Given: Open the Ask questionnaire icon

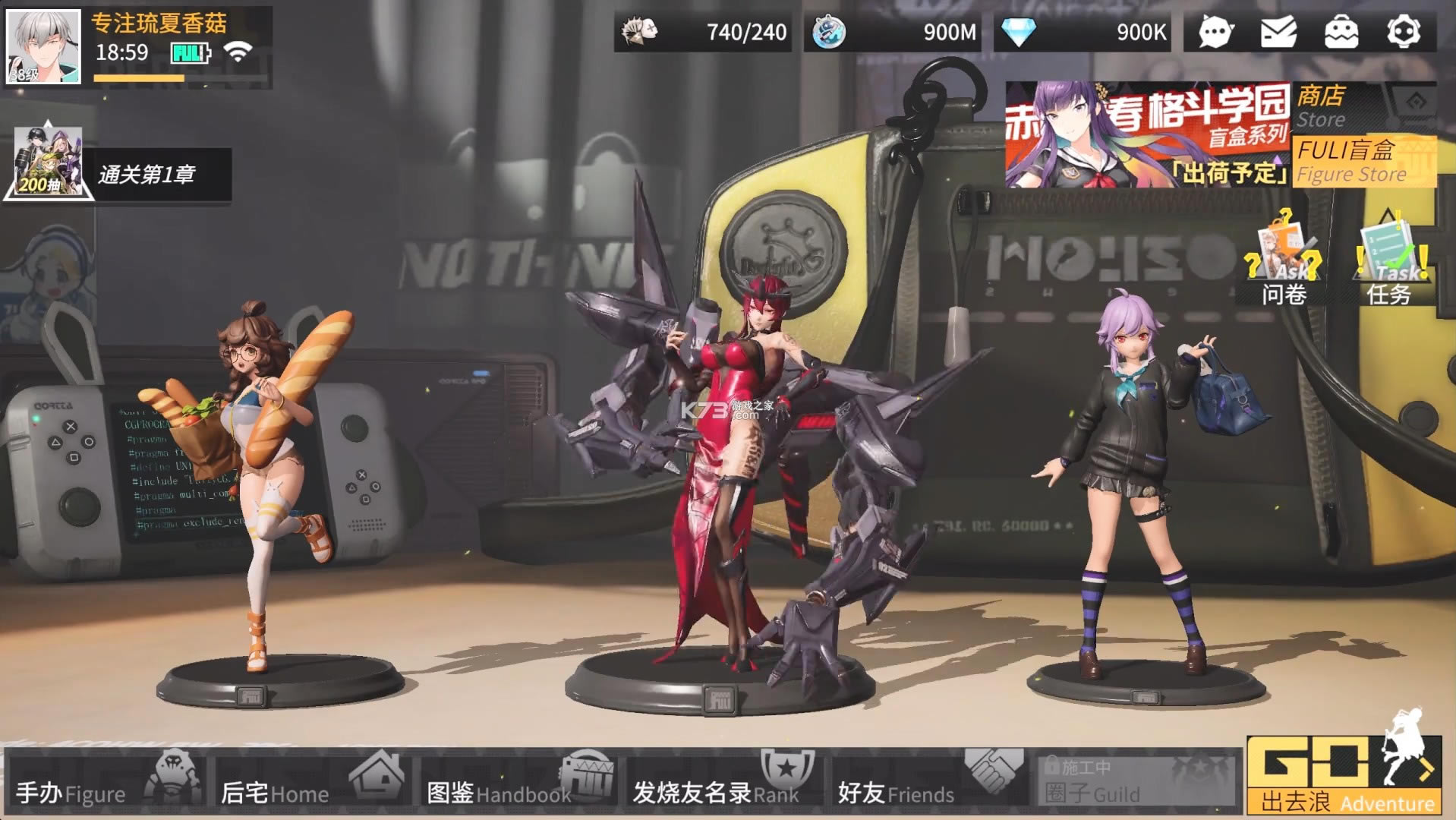Looking at the screenshot, I should 1284,260.
